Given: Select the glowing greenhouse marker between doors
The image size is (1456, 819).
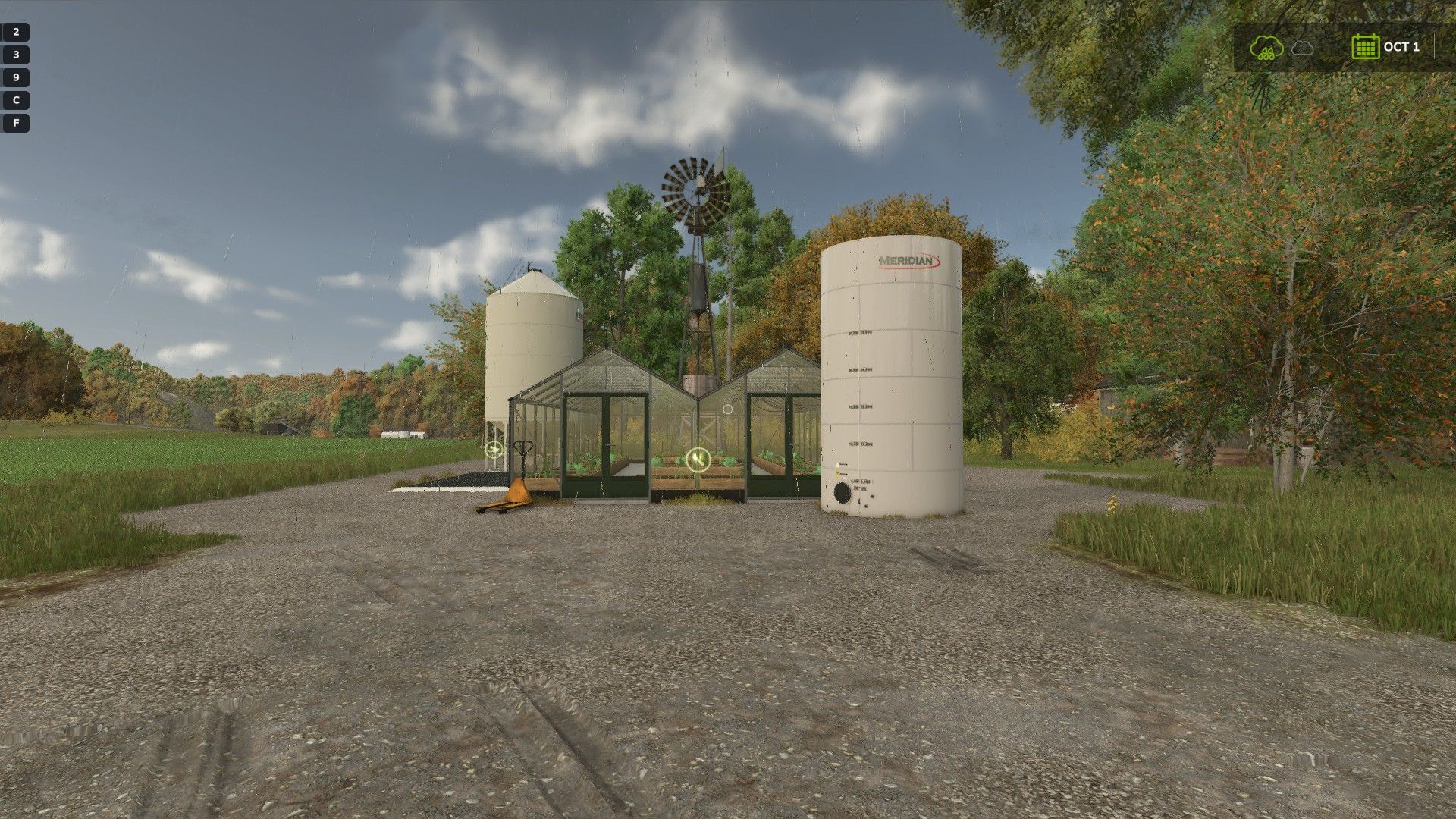Looking at the screenshot, I should click(x=698, y=459).
